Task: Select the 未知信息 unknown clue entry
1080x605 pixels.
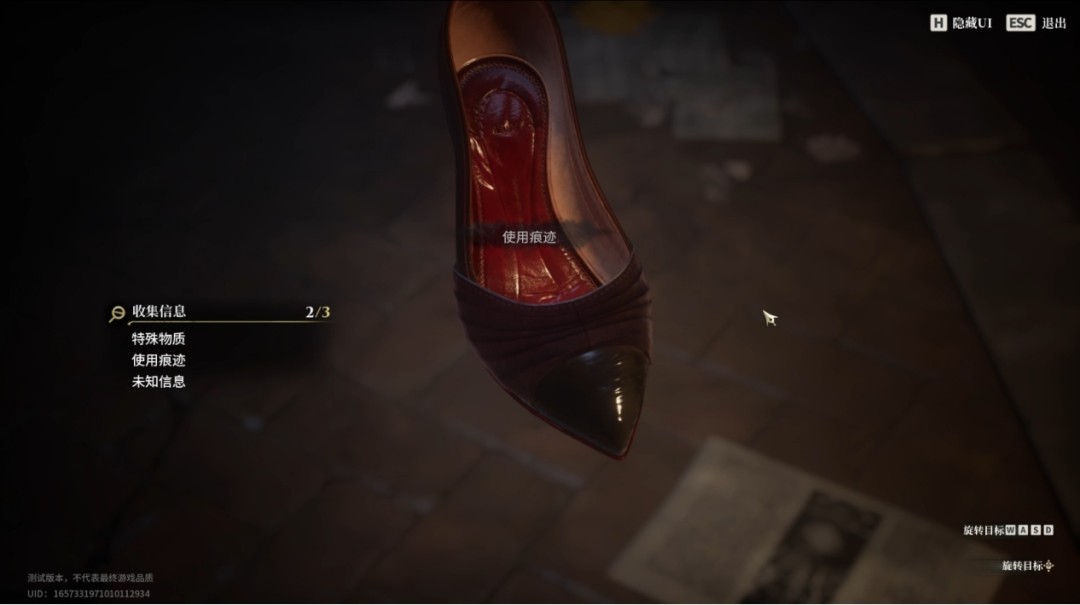Action: [158, 381]
